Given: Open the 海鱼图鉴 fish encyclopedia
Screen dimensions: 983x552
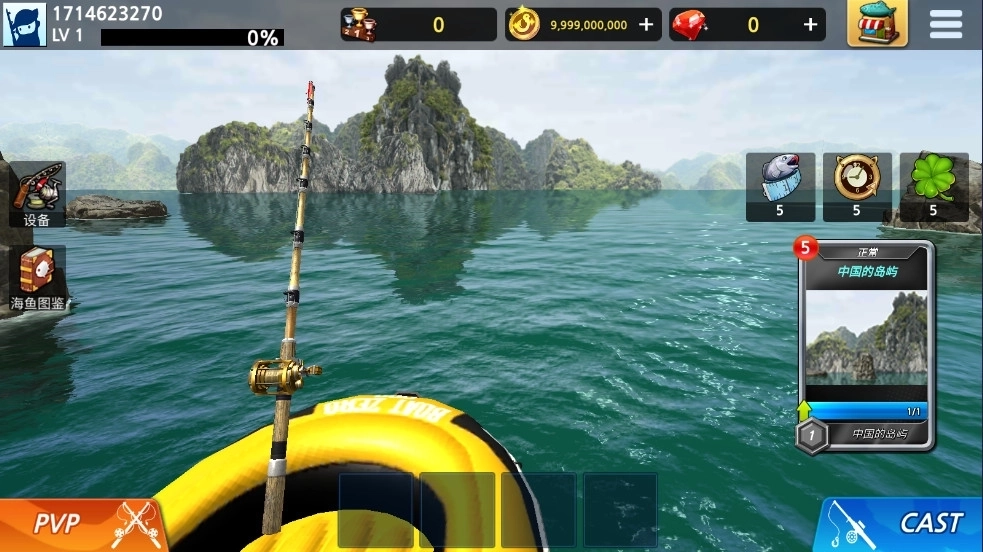Looking at the screenshot, I should click(38, 277).
